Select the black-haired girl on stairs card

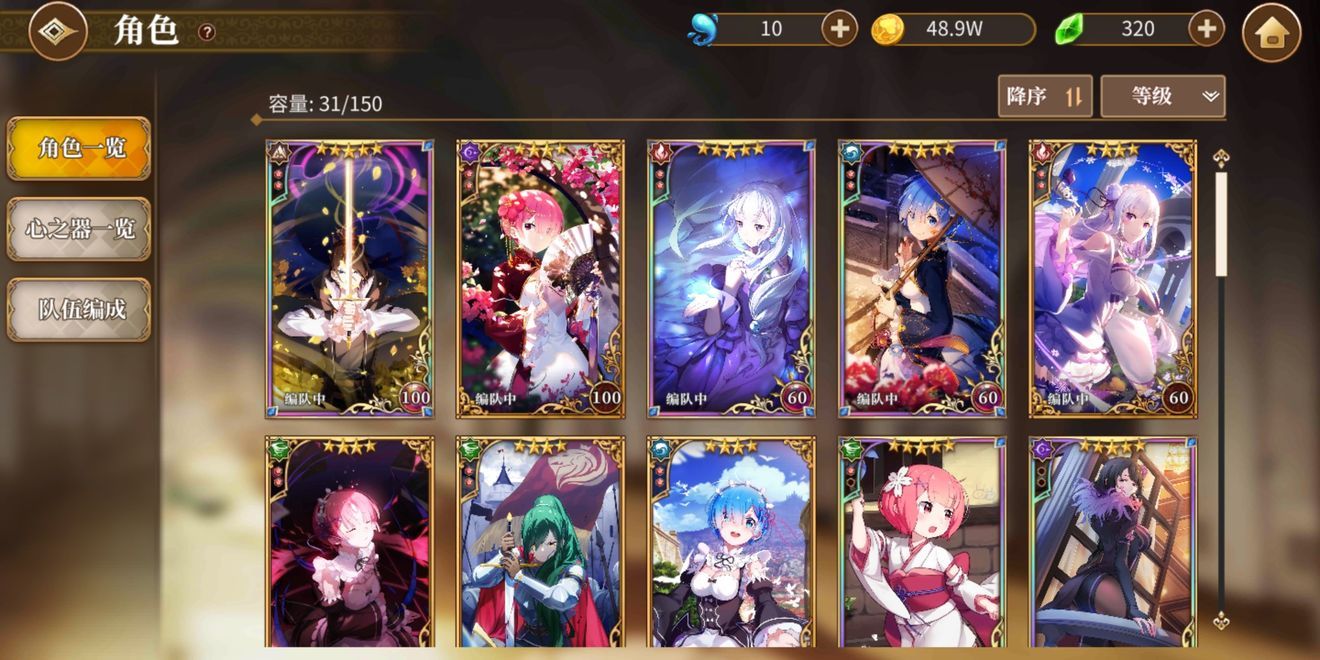(x=1113, y=545)
